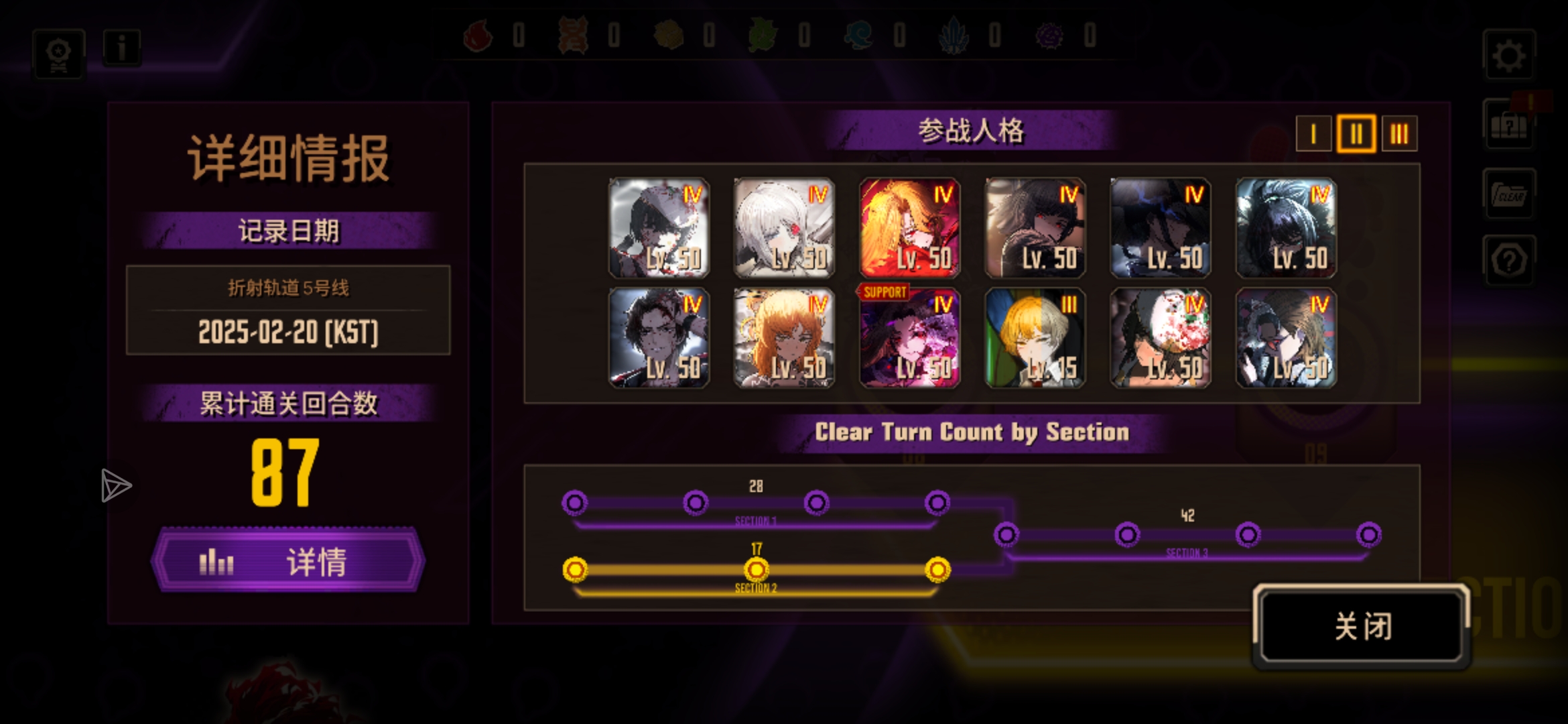Click the CLEAR folder icon

click(1509, 194)
